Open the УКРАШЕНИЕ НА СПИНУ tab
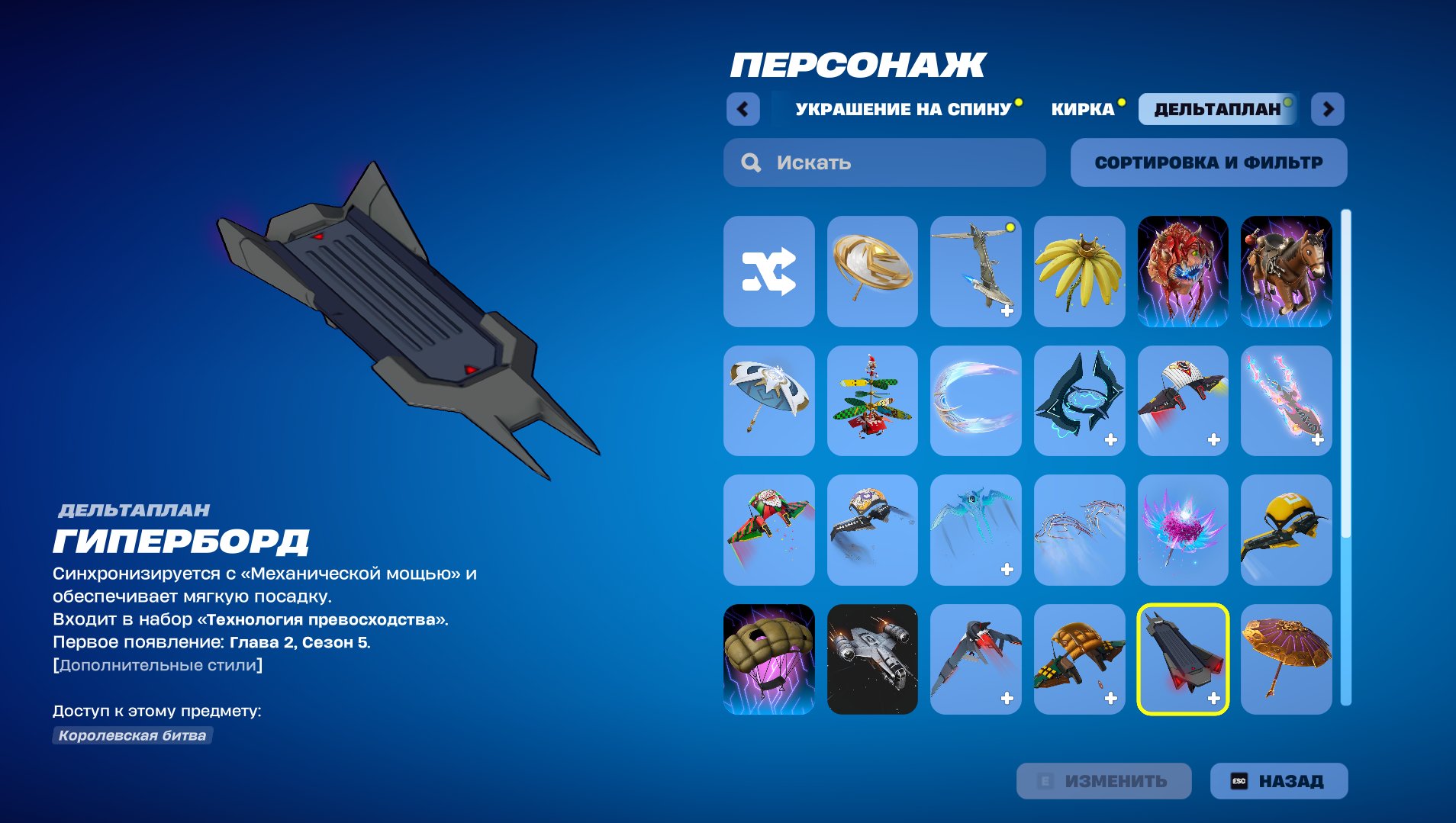Viewport: 1456px width, 823px height. (x=903, y=108)
